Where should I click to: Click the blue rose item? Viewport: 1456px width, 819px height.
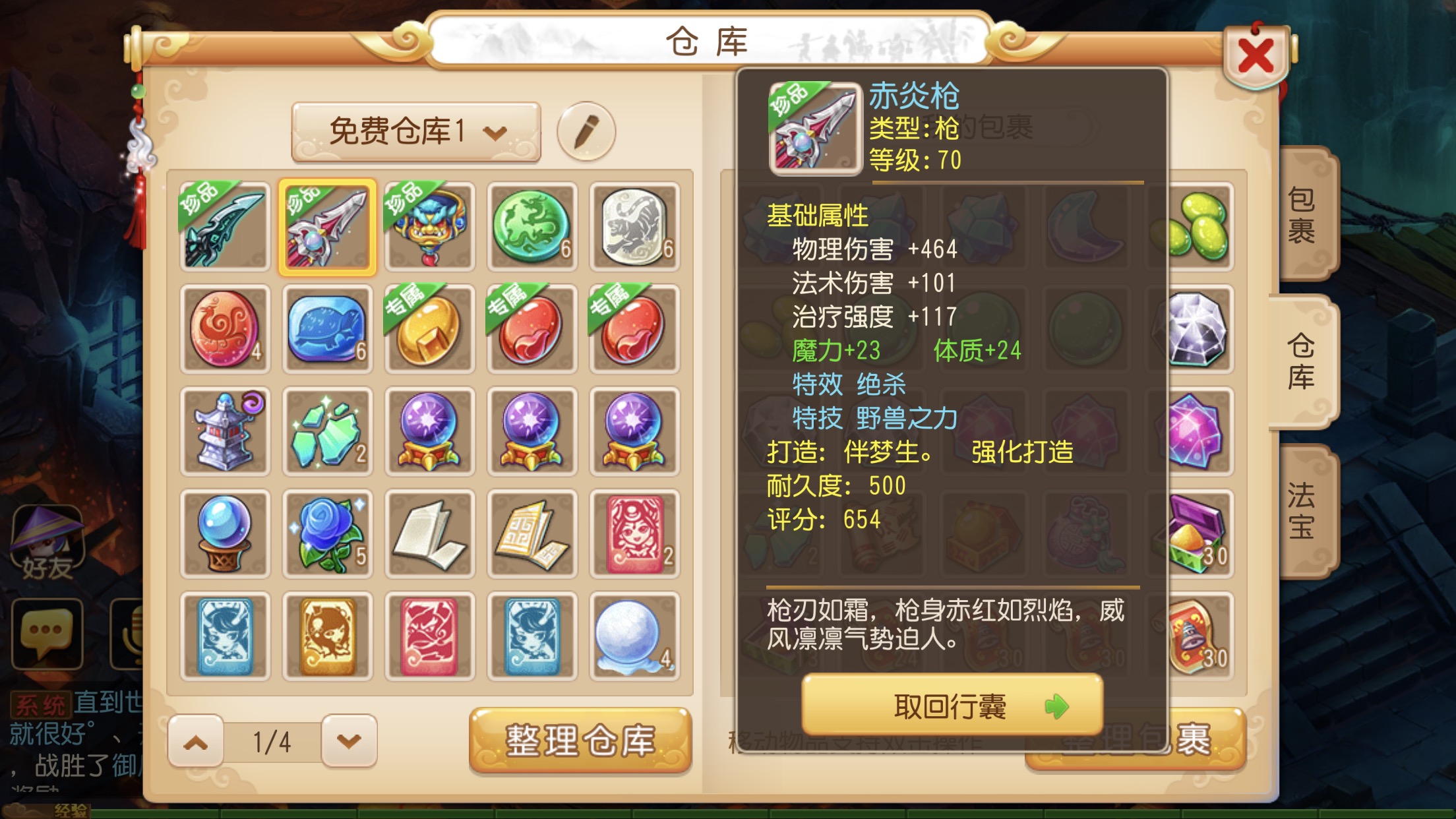pyautogui.click(x=328, y=533)
